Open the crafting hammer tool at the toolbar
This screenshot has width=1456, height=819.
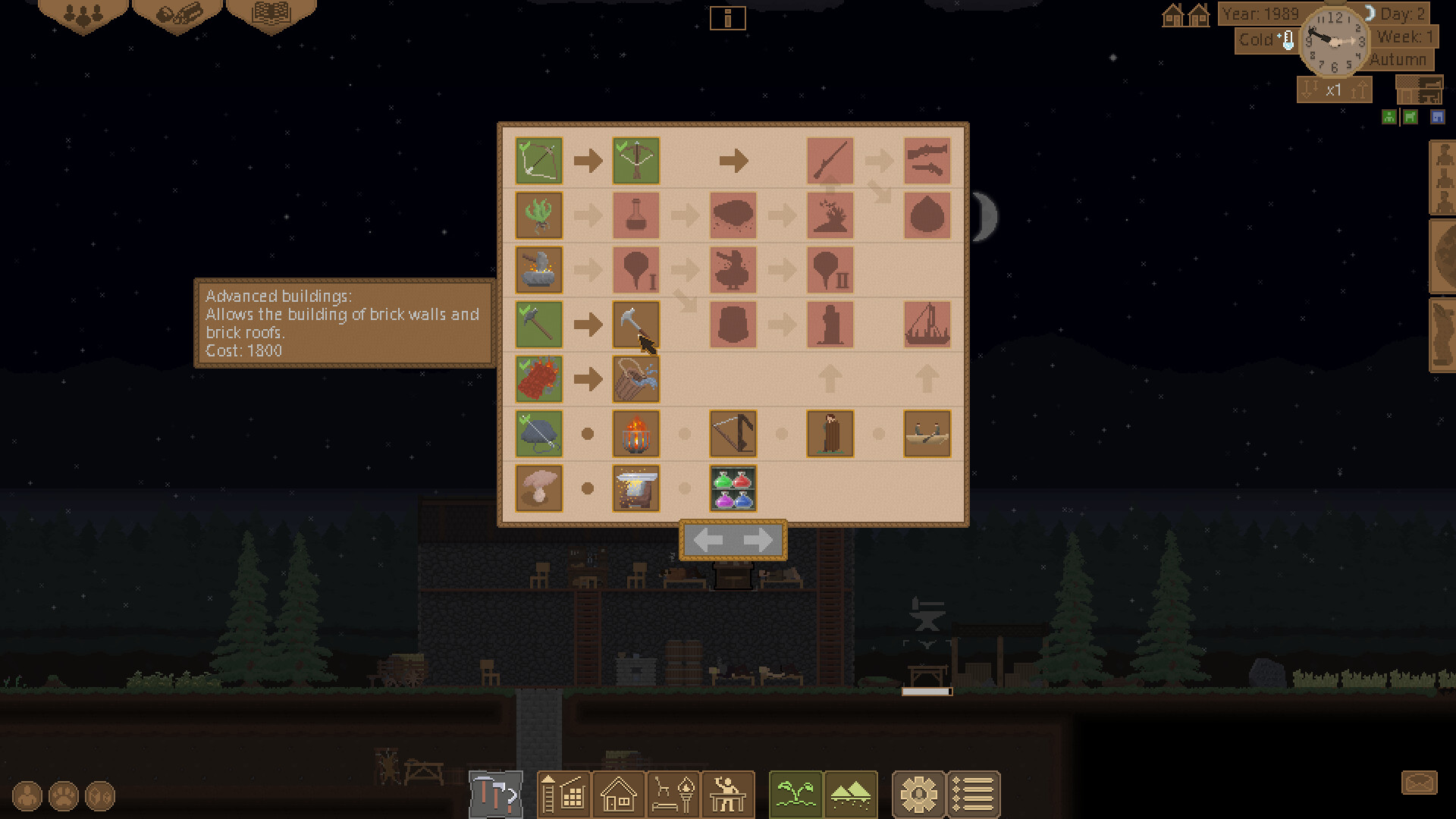(x=497, y=794)
